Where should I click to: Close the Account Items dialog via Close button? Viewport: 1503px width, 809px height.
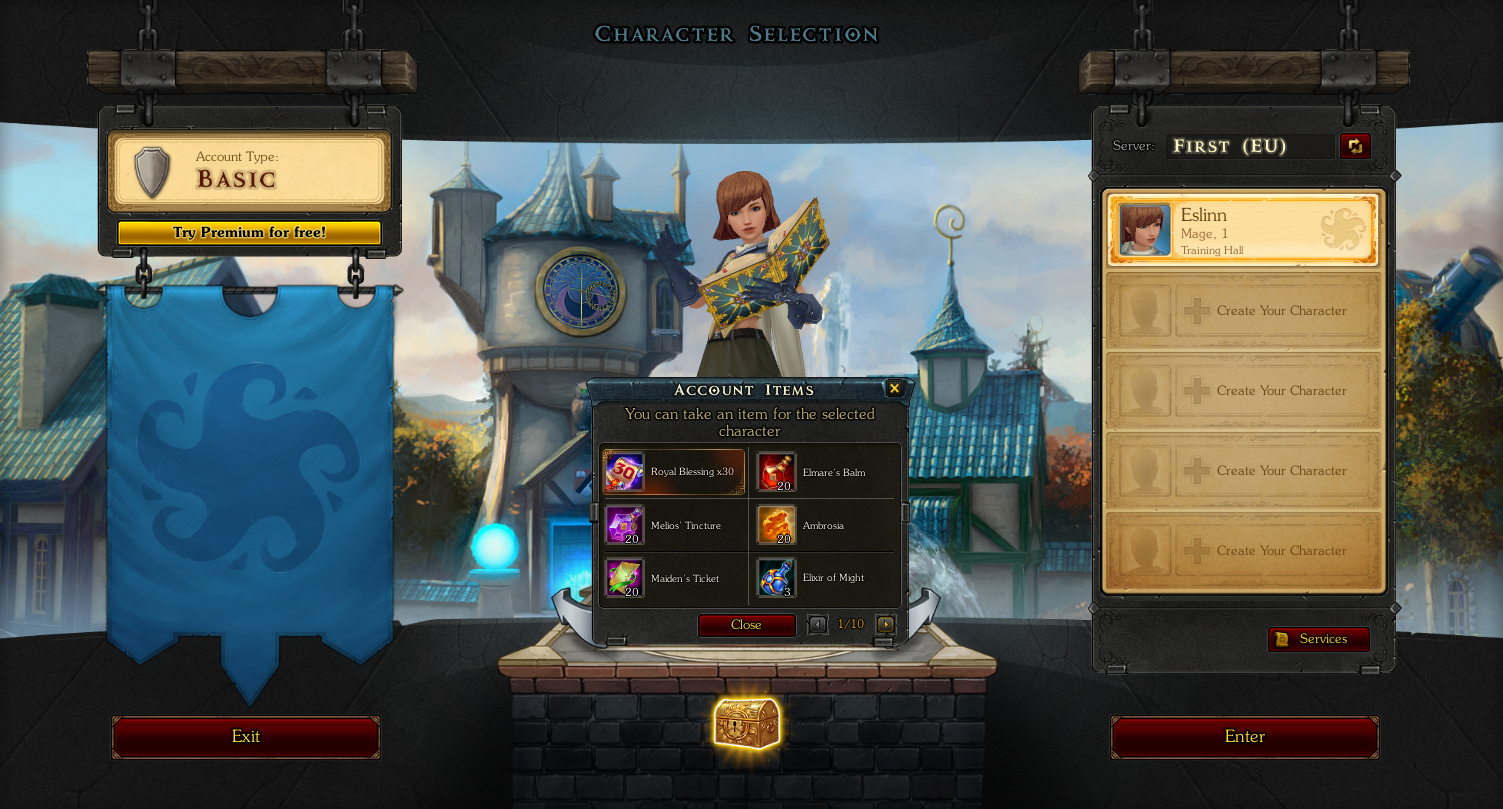746,625
